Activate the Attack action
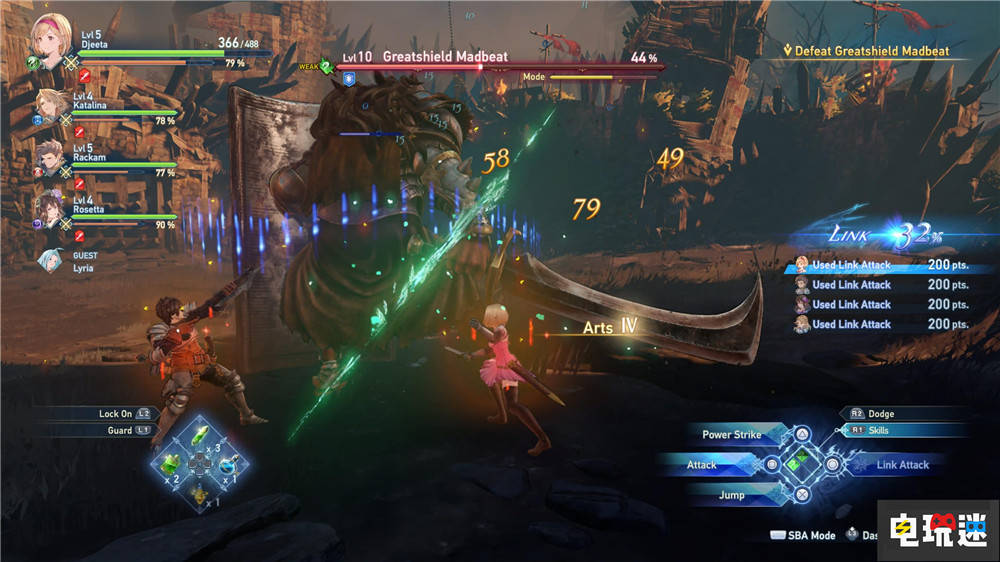 click(x=703, y=465)
